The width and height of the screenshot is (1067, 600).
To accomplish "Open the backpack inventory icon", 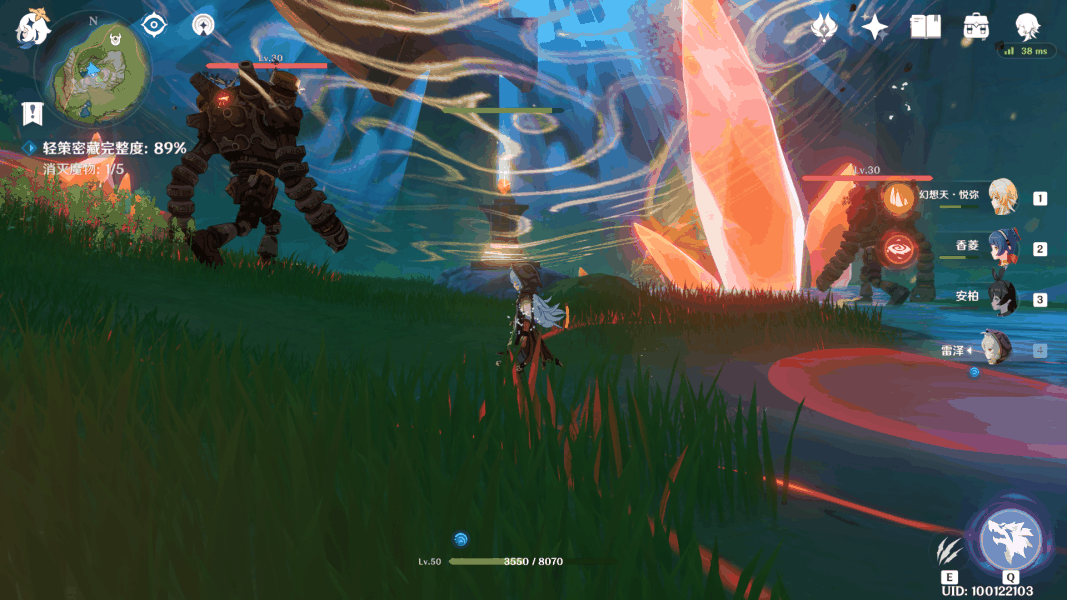I will coord(977,27).
